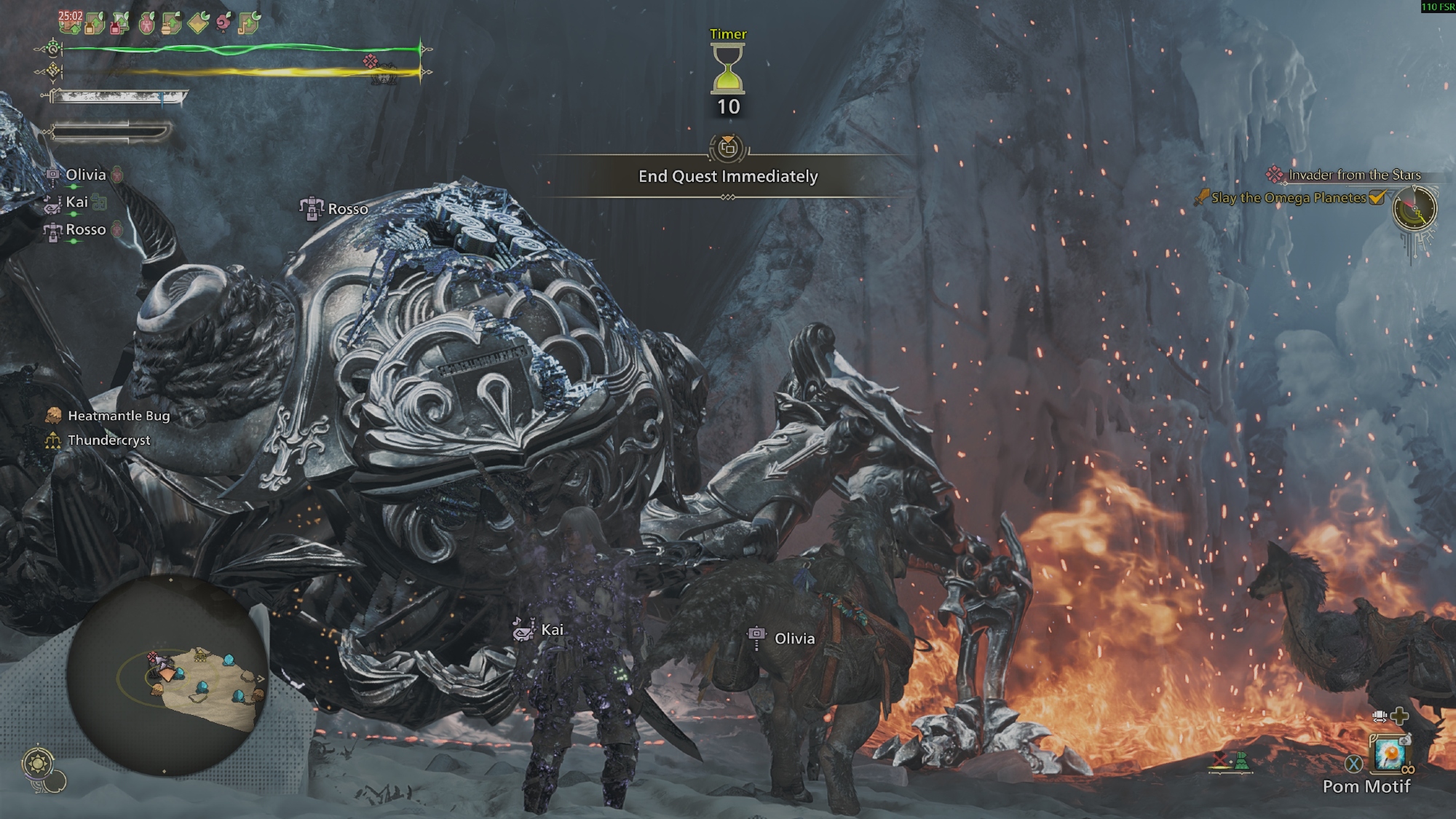Select the Heatmantle Bug gathering entry
Image resolution: width=1456 pixels, height=819 pixels.
point(118,416)
